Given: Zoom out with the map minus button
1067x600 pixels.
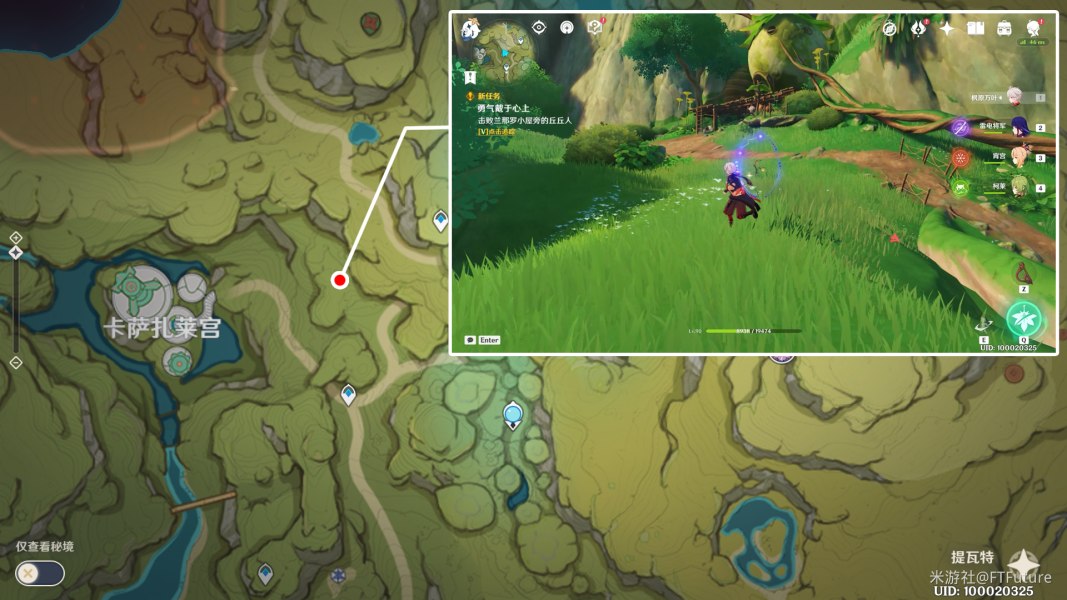Looking at the screenshot, I should (x=16, y=362).
